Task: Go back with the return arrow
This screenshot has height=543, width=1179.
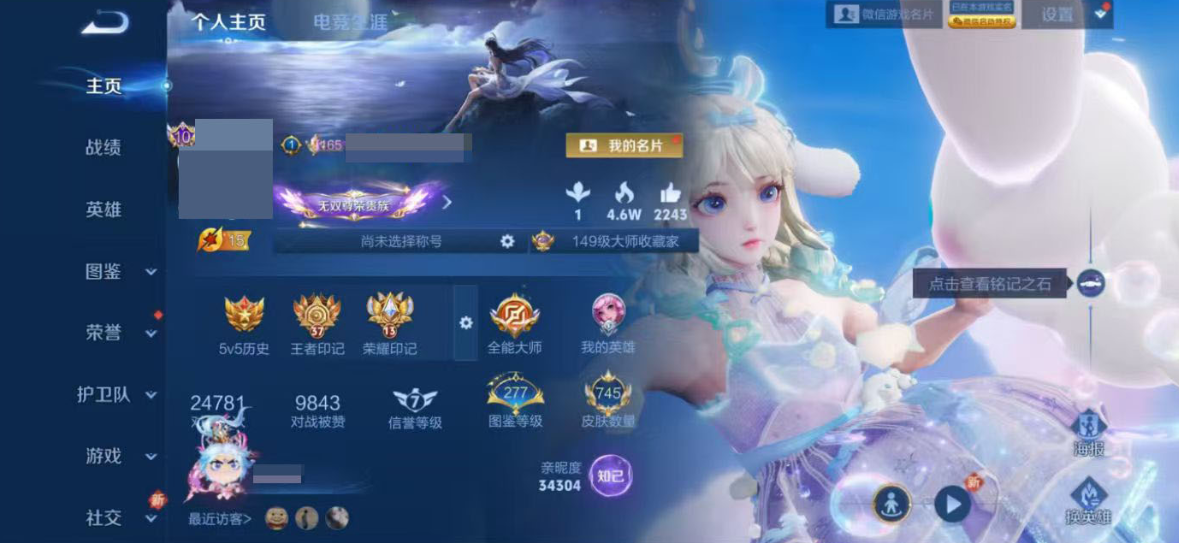Action: point(104,21)
